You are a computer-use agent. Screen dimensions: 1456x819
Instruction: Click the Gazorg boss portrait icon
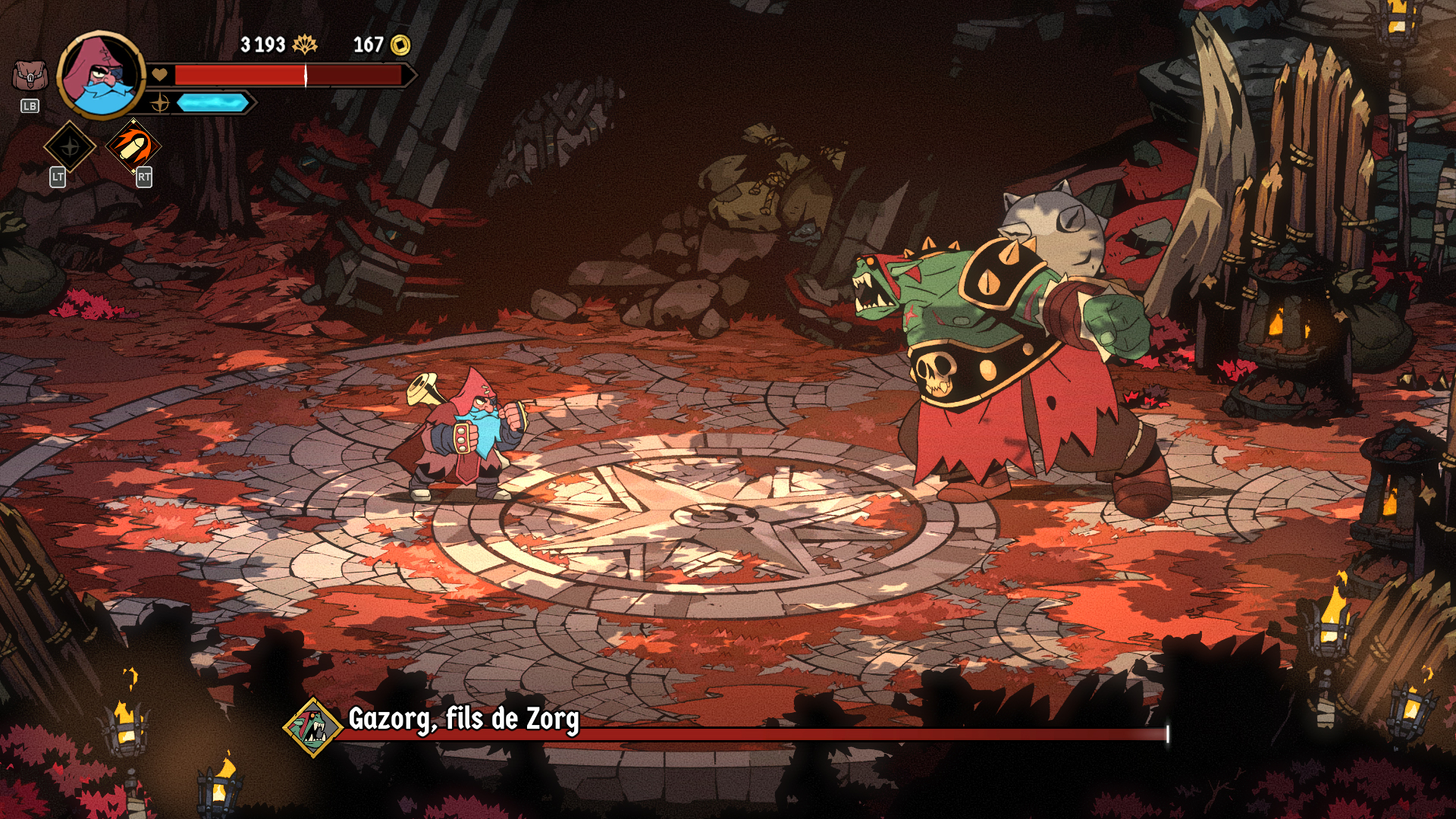click(312, 728)
